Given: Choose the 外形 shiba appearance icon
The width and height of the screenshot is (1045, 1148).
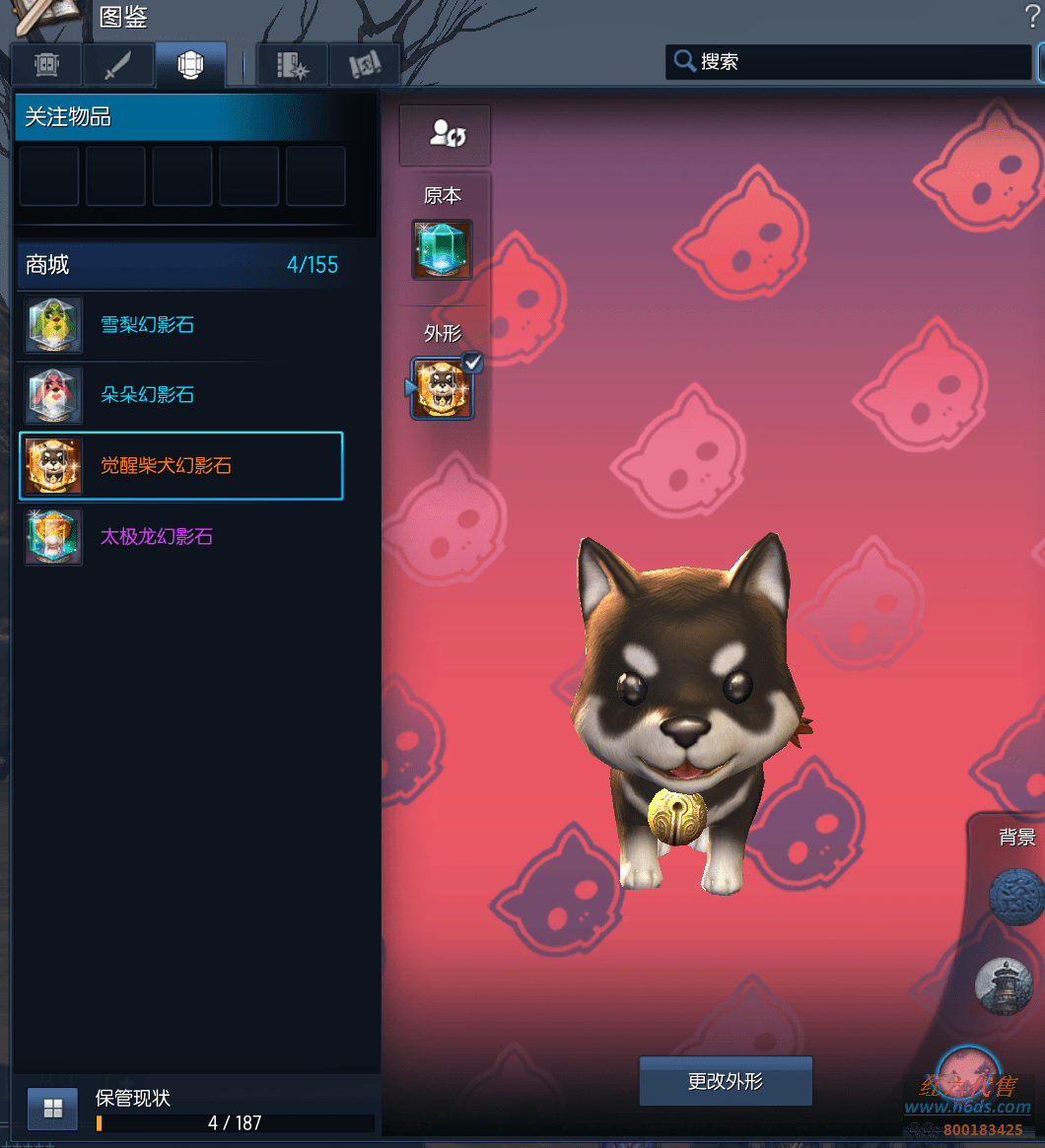Looking at the screenshot, I should 442,388.
